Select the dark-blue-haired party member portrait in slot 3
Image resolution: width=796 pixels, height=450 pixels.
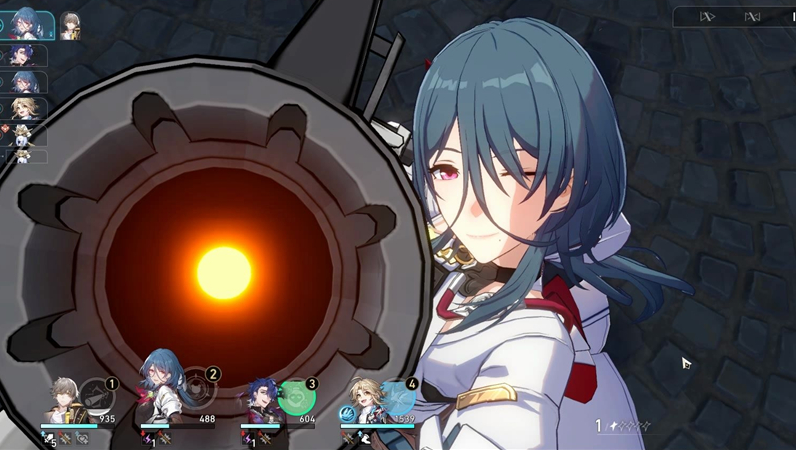(261, 401)
